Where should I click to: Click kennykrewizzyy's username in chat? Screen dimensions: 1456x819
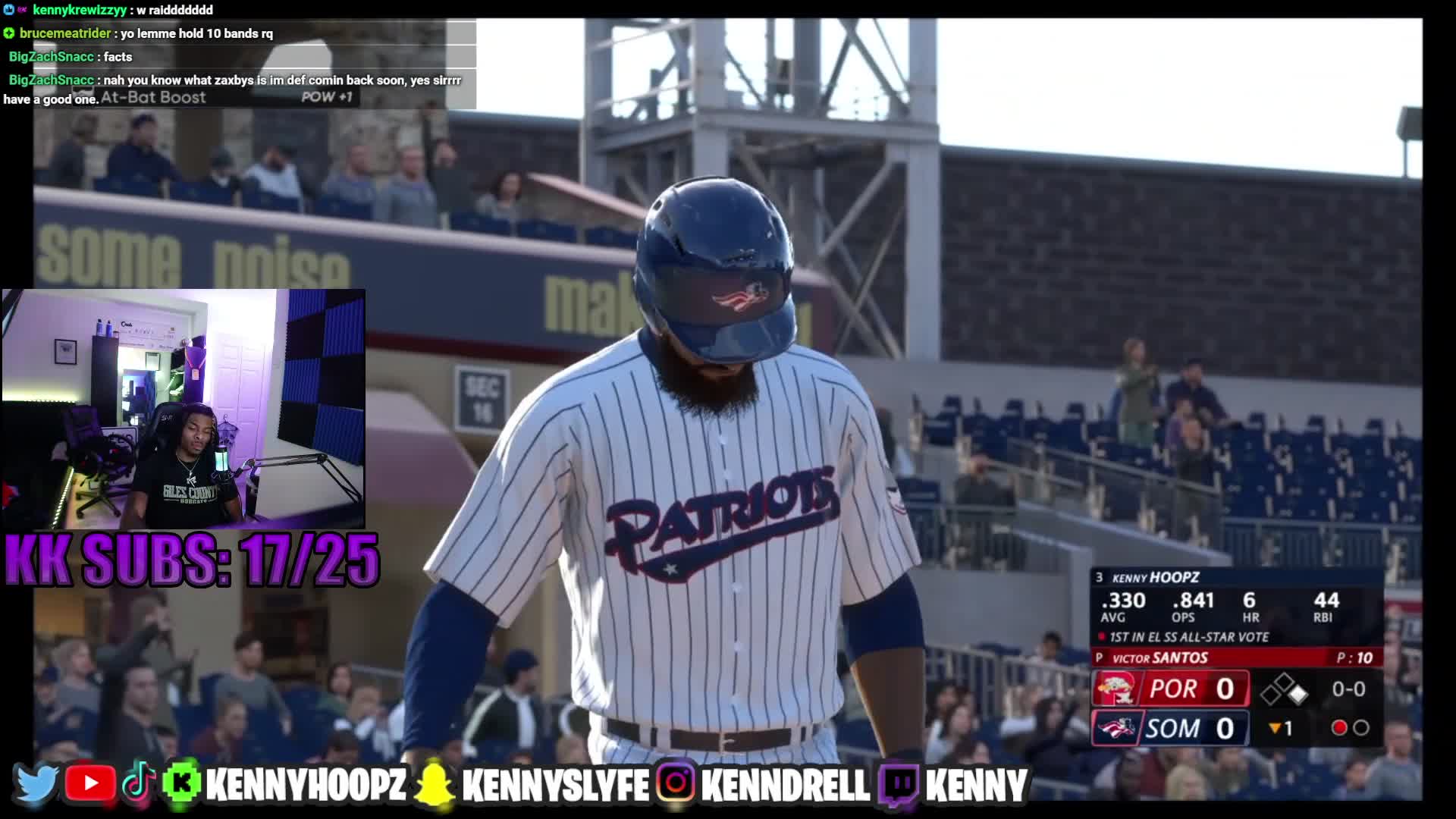tap(80, 10)
